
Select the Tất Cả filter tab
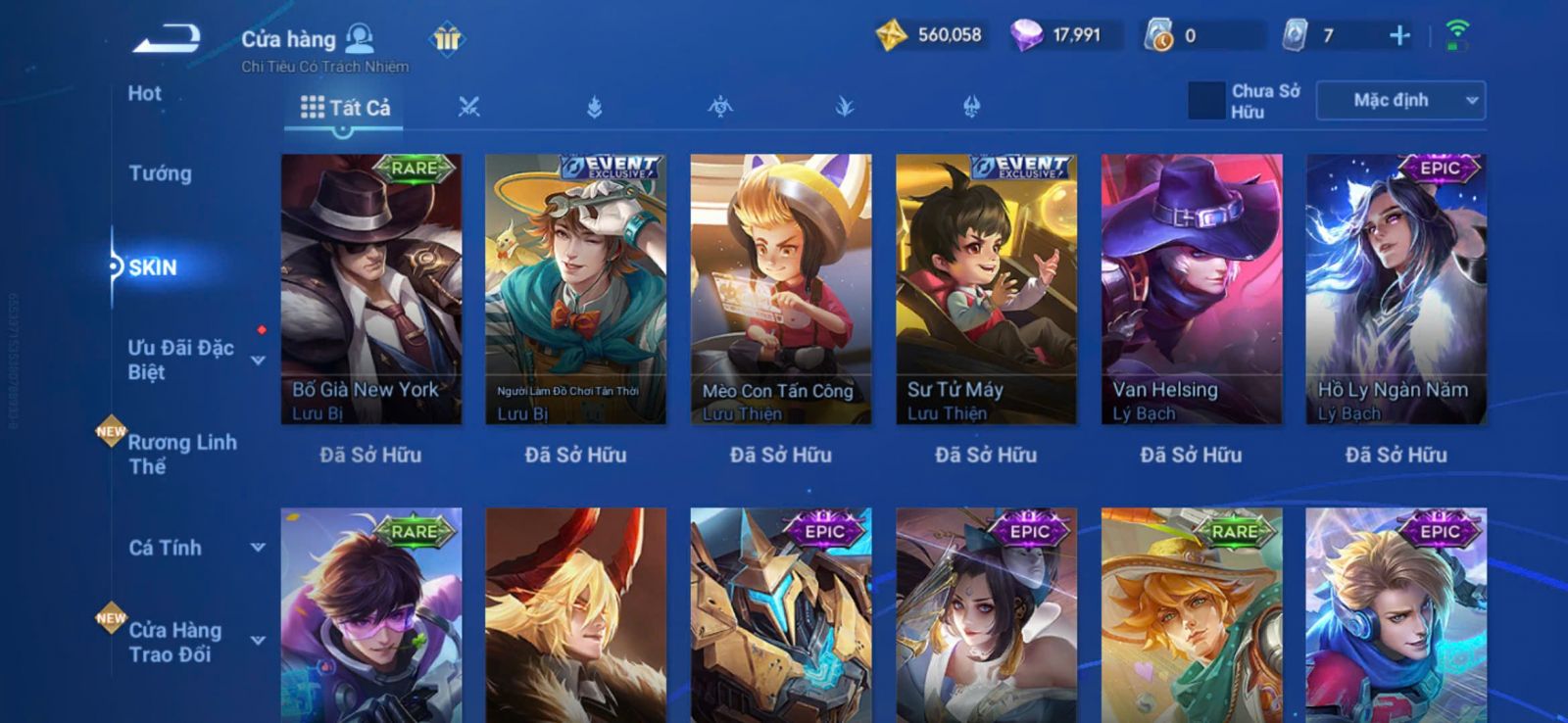click(345, 108)
